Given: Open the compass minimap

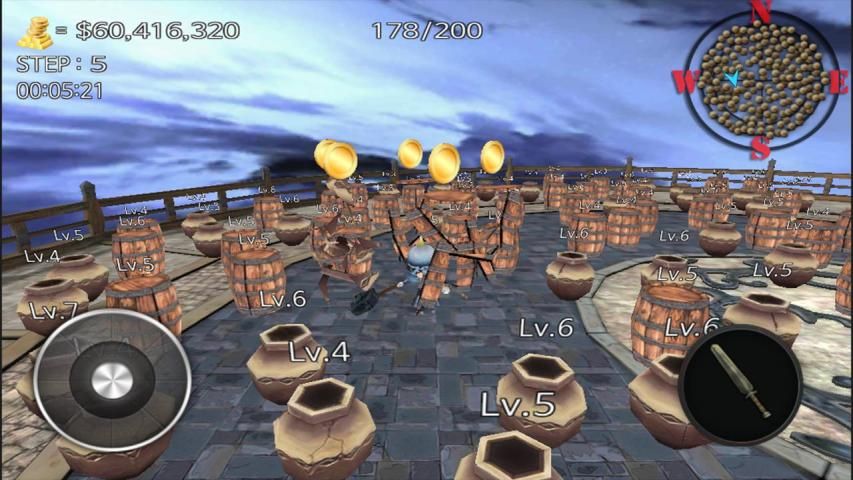Looking at the screenshot, I should point(760,78).
